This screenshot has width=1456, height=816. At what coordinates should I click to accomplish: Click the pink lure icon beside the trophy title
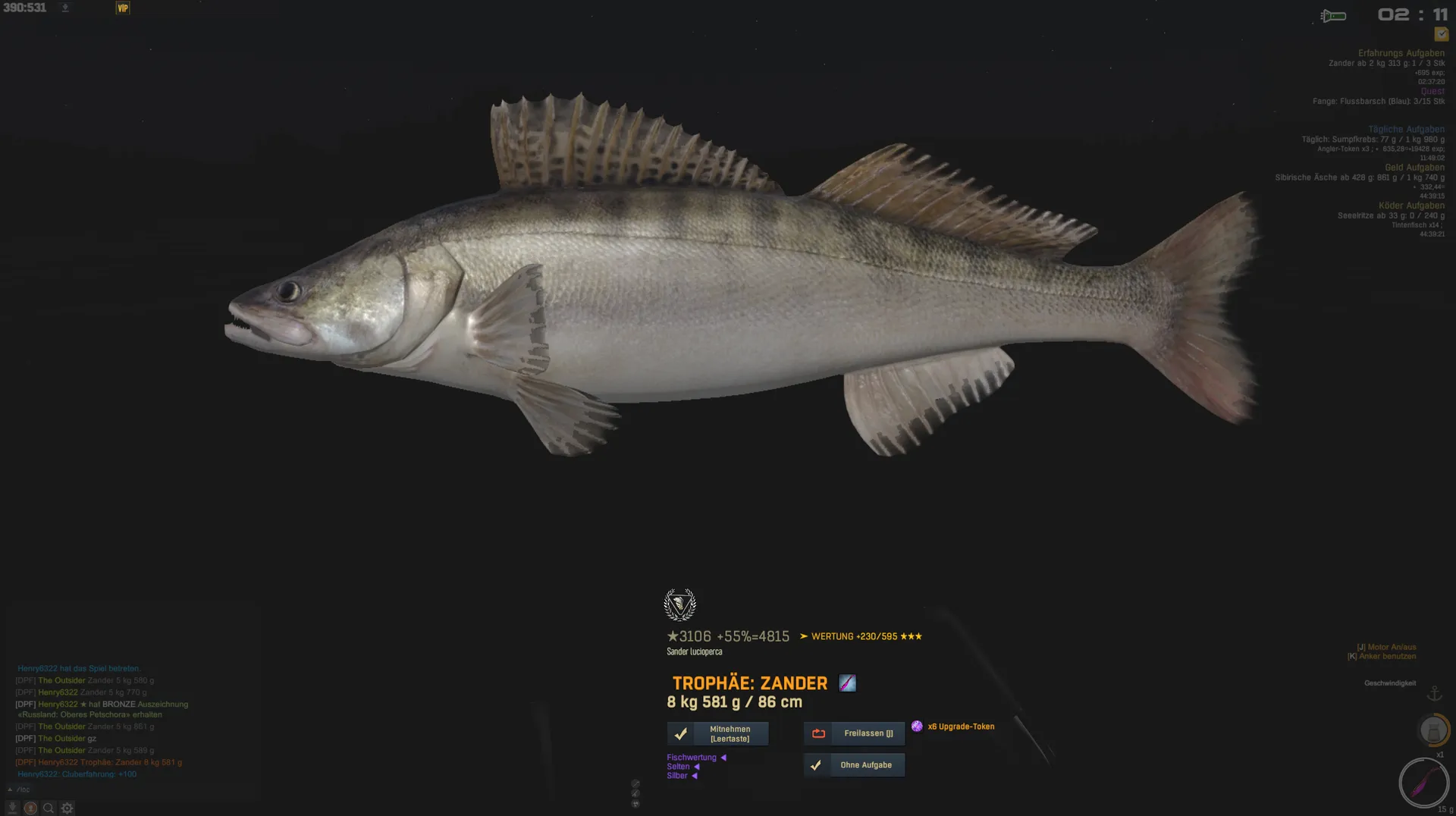[847, 683]
